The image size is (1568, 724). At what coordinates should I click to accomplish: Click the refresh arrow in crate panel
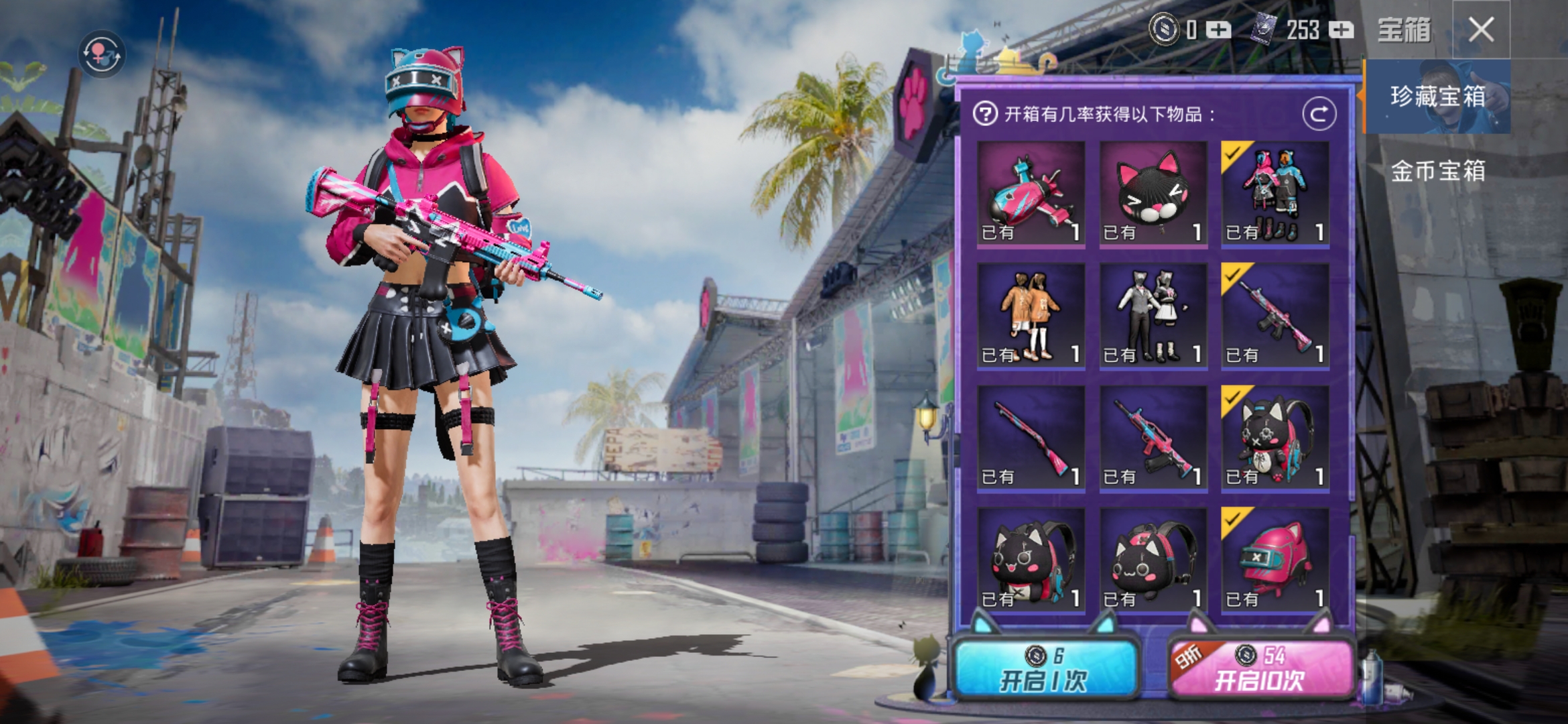[1319, 115]
